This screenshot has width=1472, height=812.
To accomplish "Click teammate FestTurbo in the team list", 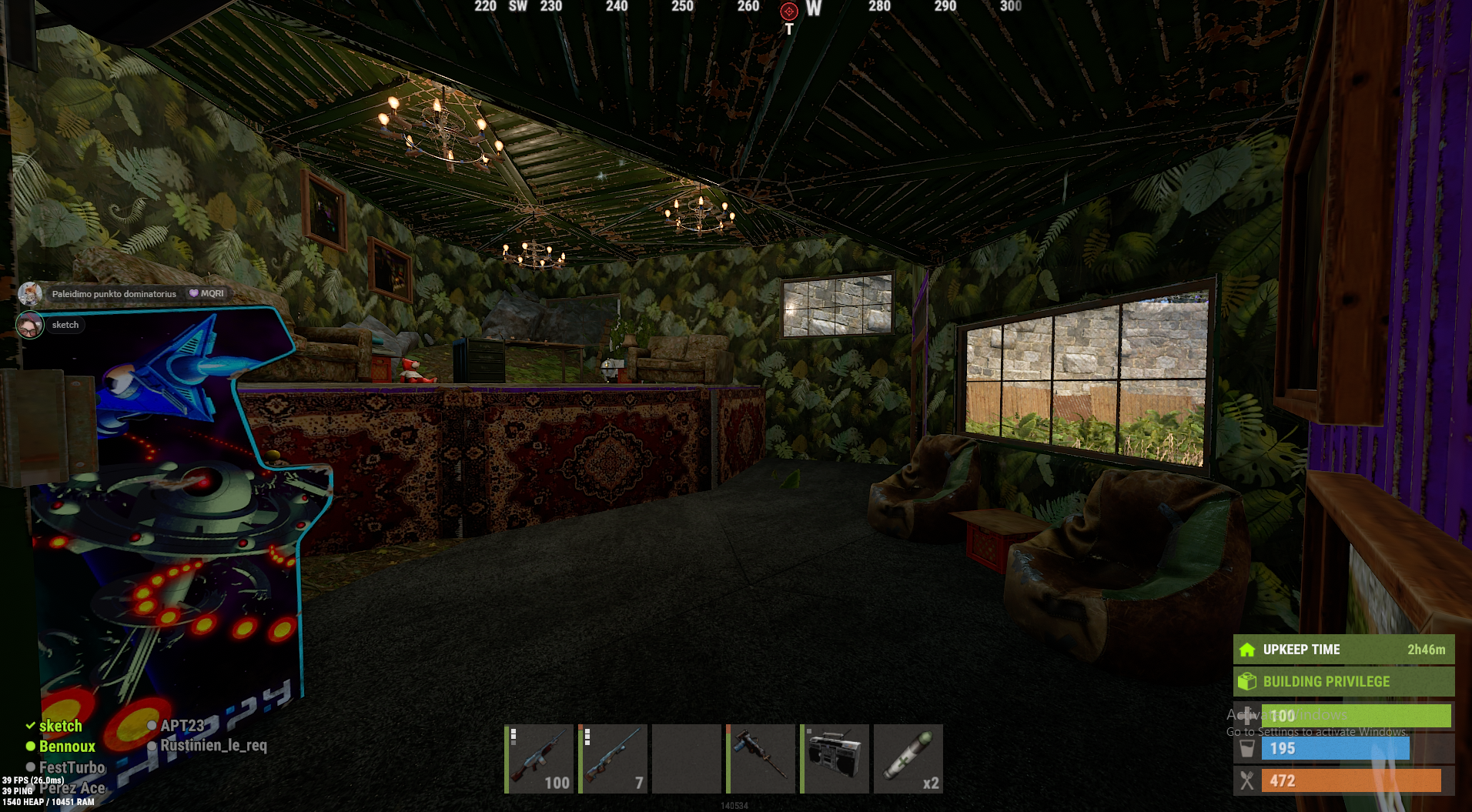I will tap(72, 767).
